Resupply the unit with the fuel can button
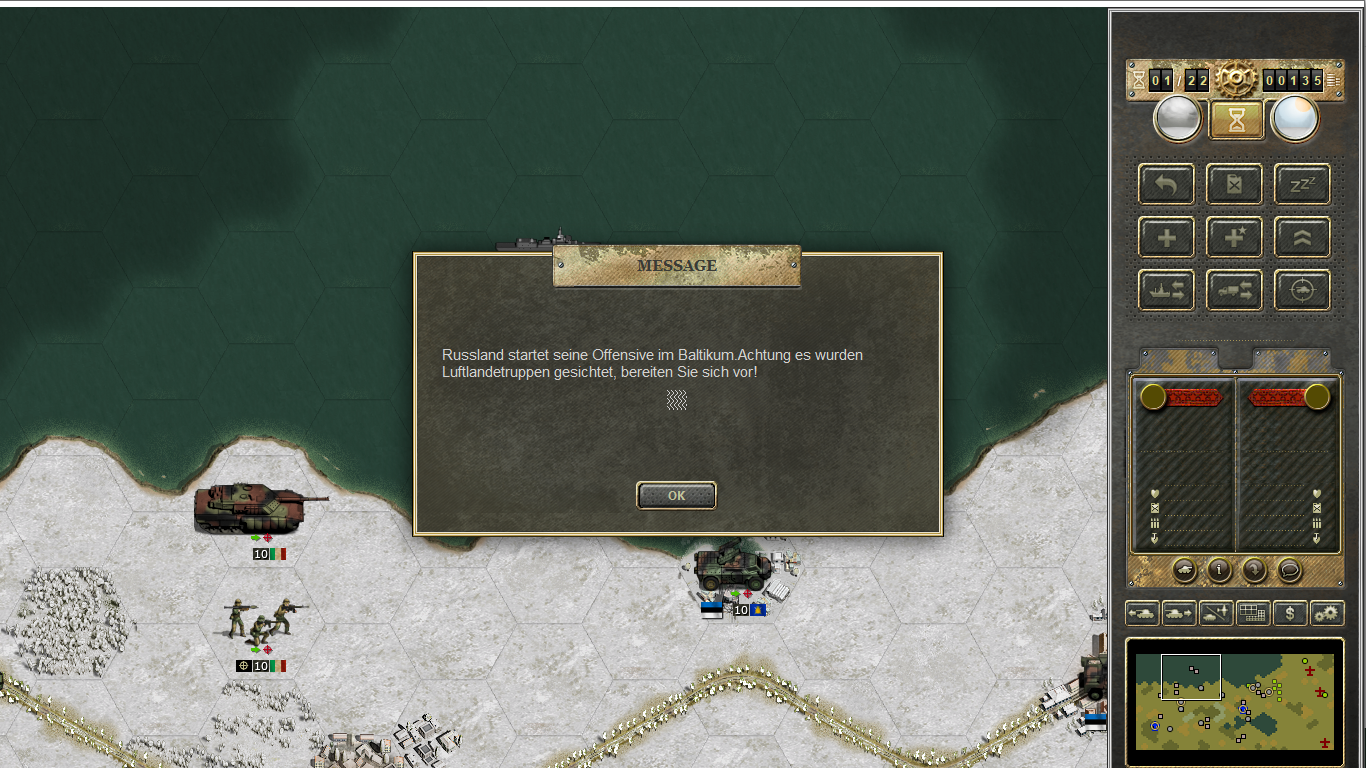The height and width of the screenshot is (768, 1366). pyautogui.click(x=1234, y=184)
